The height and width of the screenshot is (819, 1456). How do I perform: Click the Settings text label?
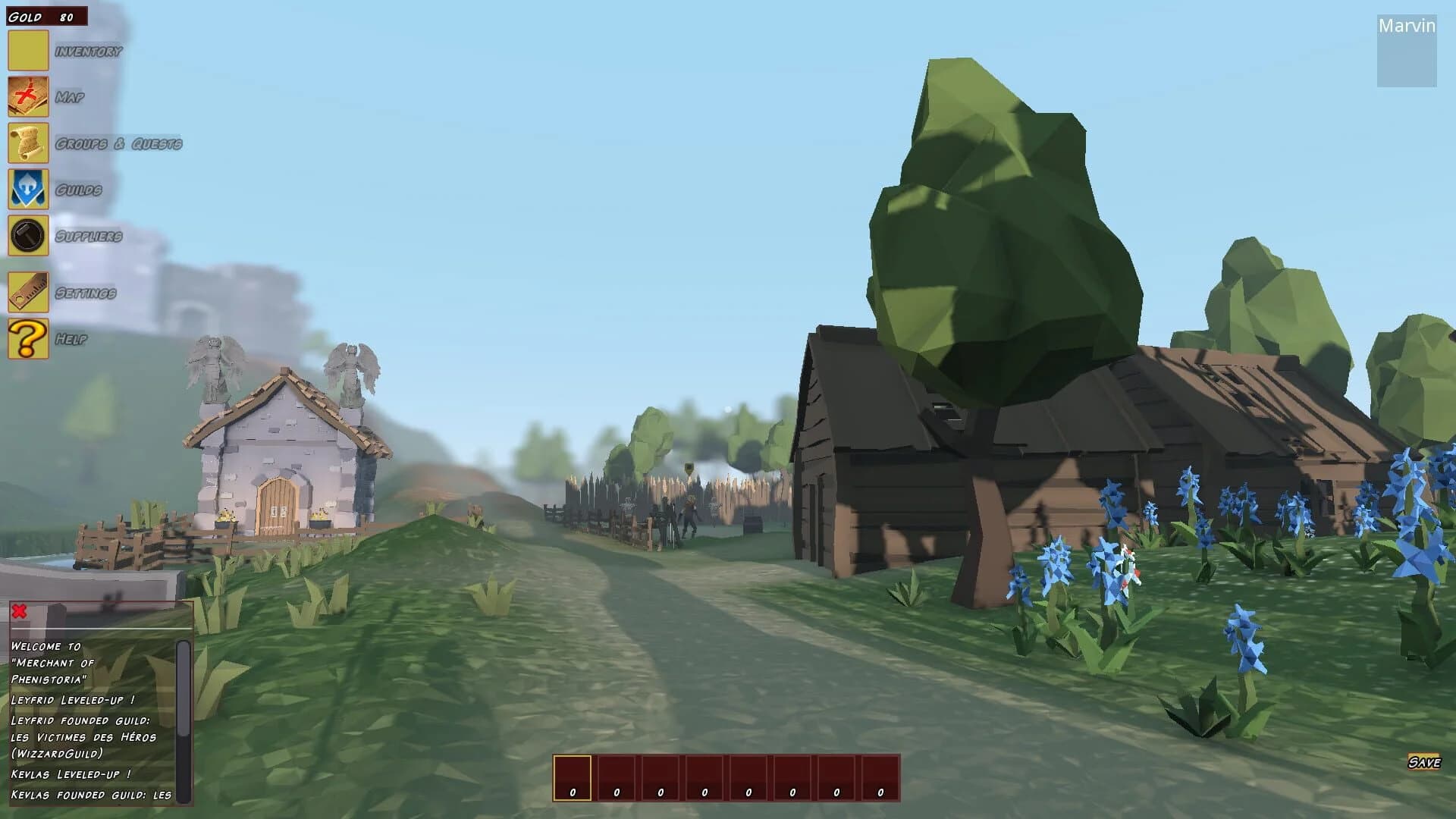pyautogui.click(x=87, y=293)
